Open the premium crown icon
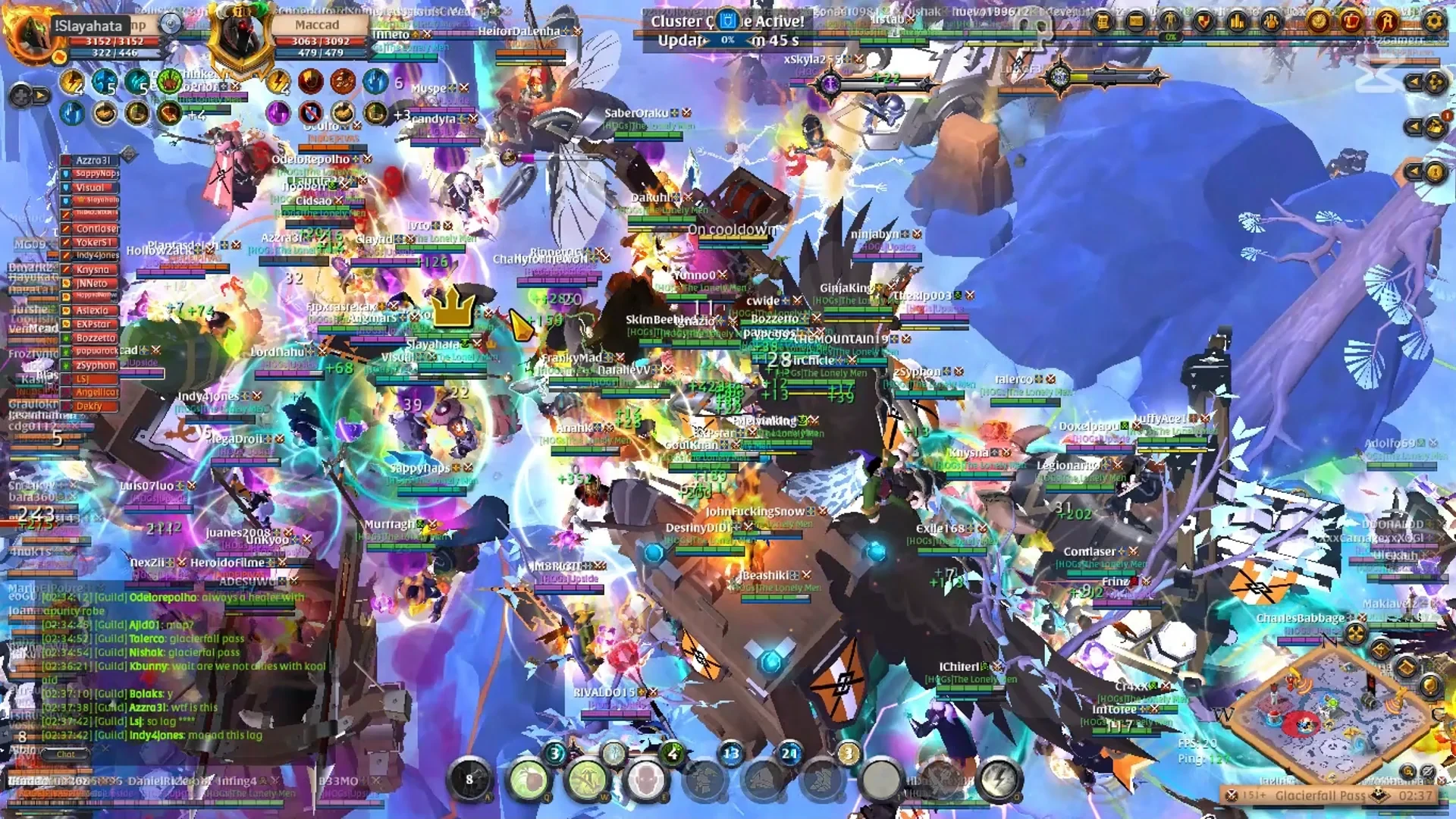 (1351, 21)
